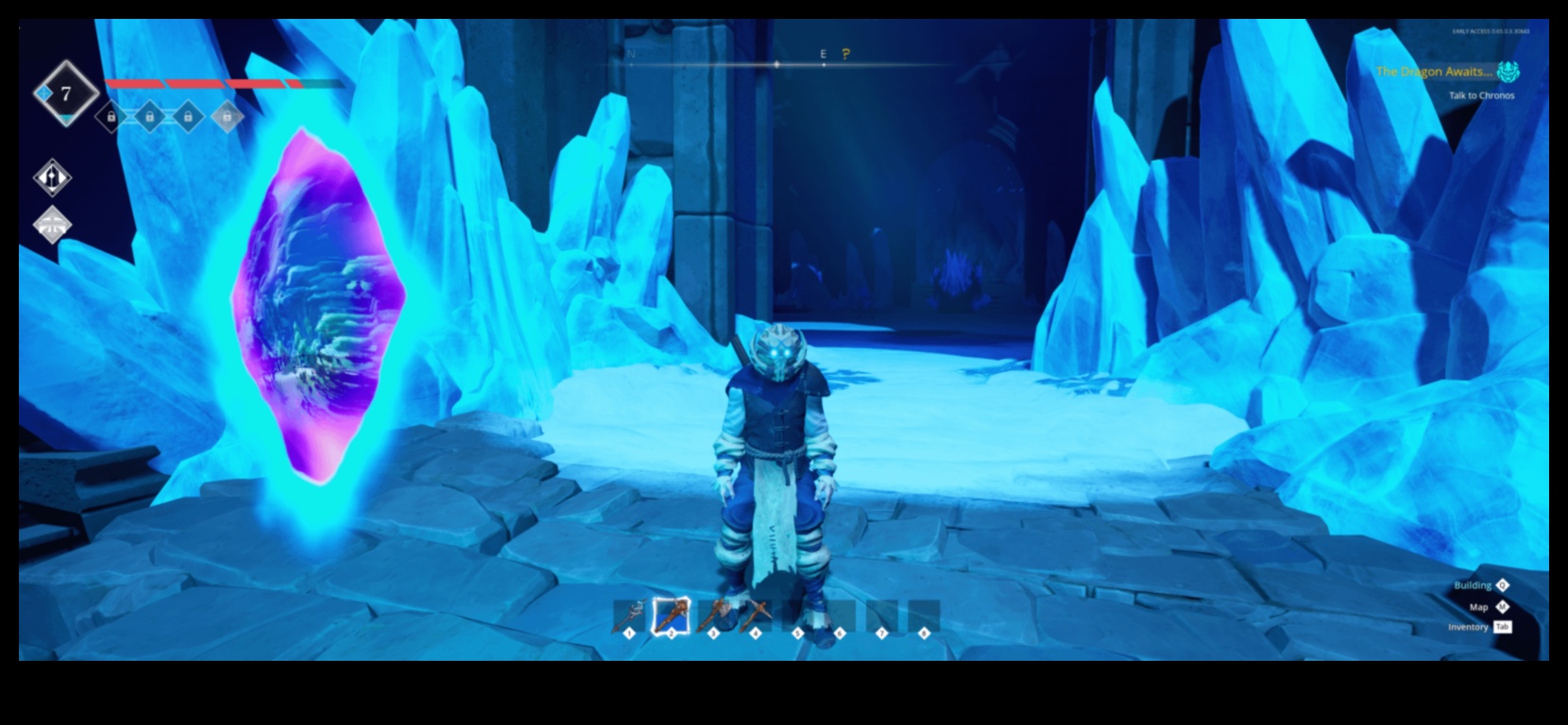Open the Map from the HUD label
Image resolution: width=1568 pixels, height=725 pixels.
1478,607
